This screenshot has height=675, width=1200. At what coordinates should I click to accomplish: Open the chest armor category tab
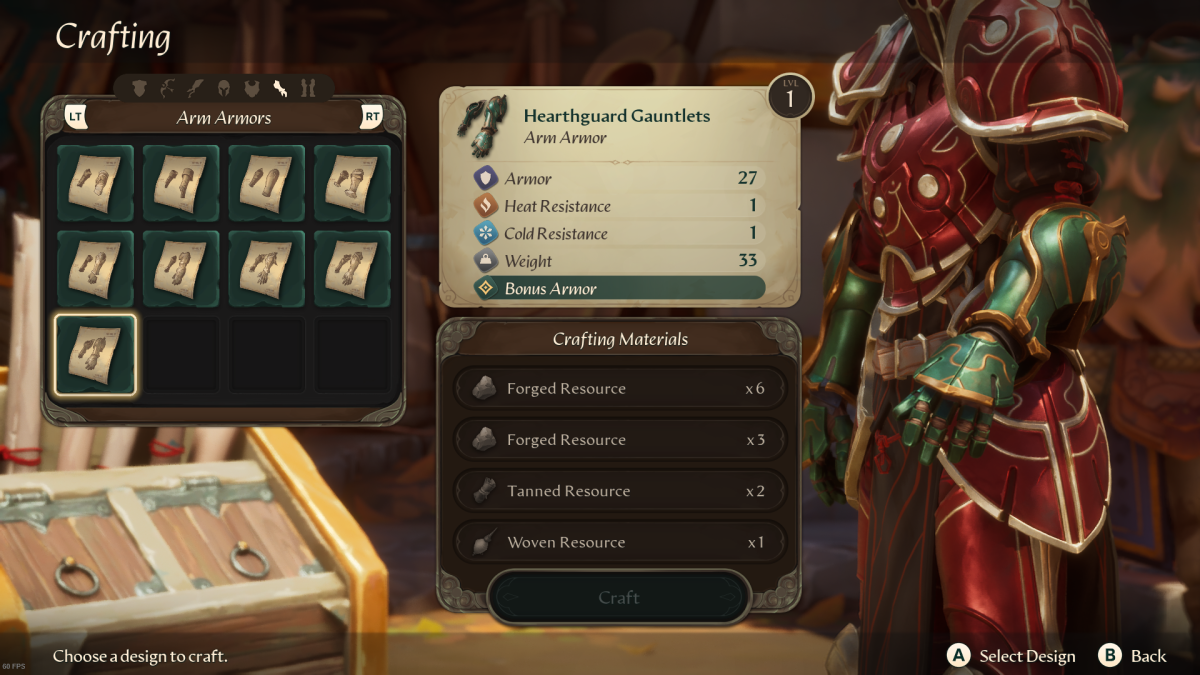point(252,89)
